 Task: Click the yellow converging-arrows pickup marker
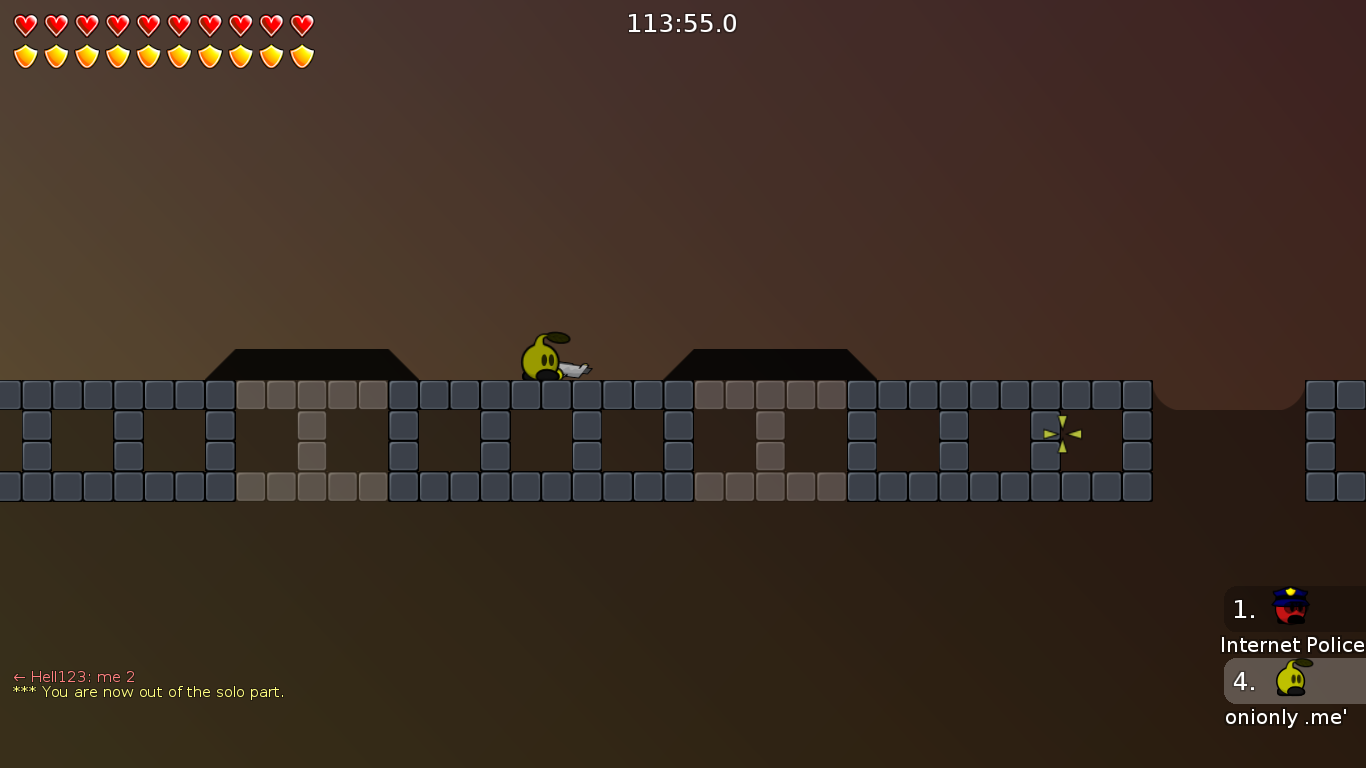[x=1061, y=433]
